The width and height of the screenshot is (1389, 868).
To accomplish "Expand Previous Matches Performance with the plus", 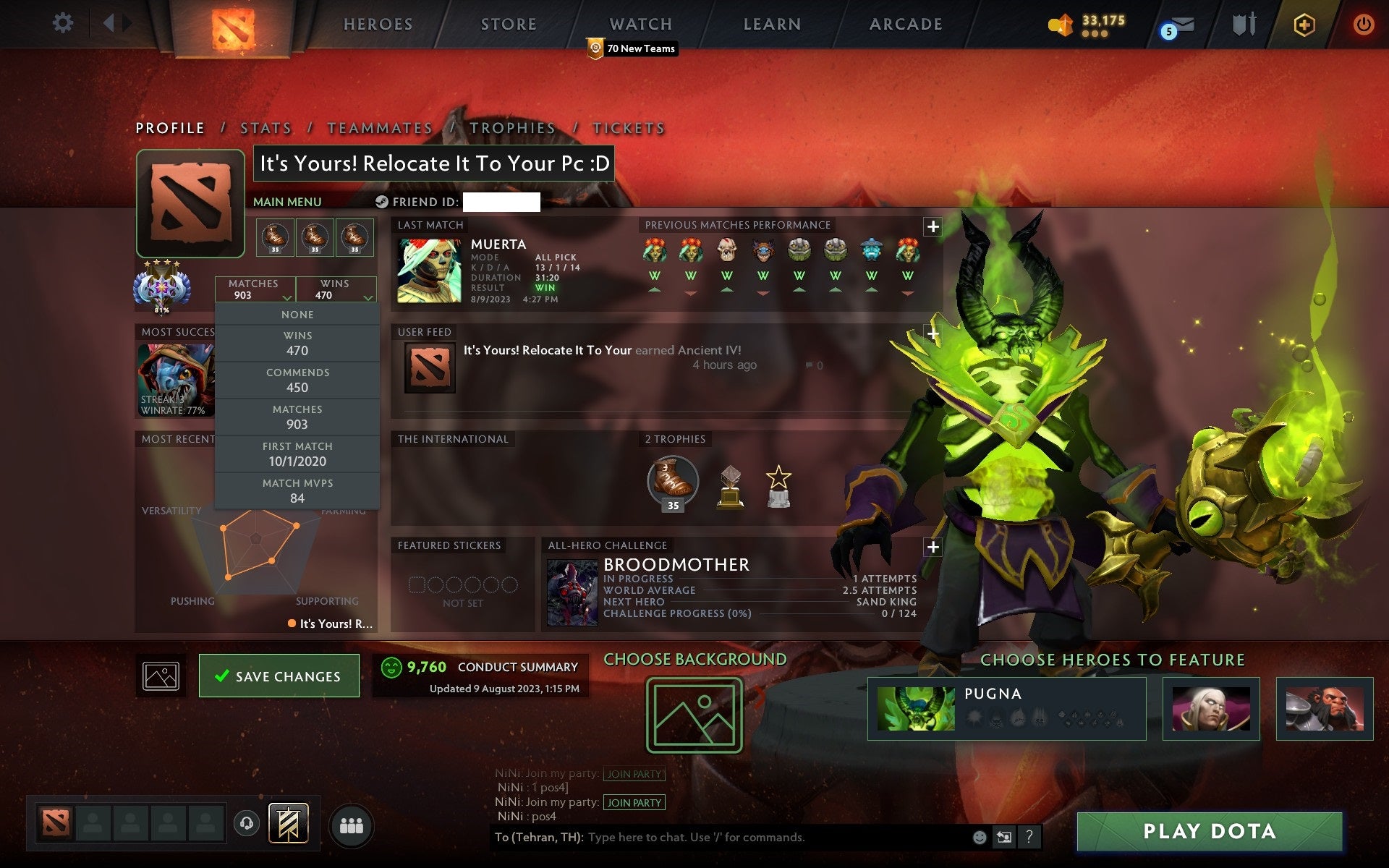I will tap(933, 226).
